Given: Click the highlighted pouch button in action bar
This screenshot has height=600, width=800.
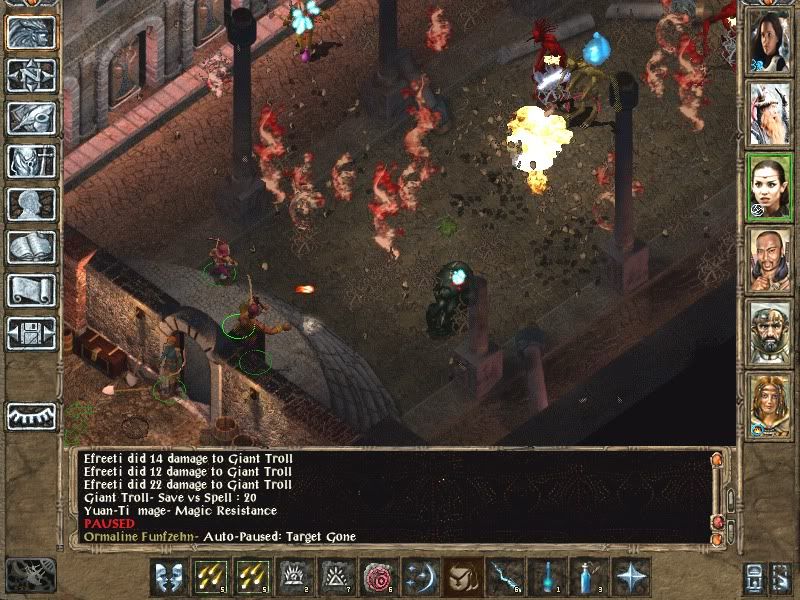Looking at the screenshot, I should 463,577.
